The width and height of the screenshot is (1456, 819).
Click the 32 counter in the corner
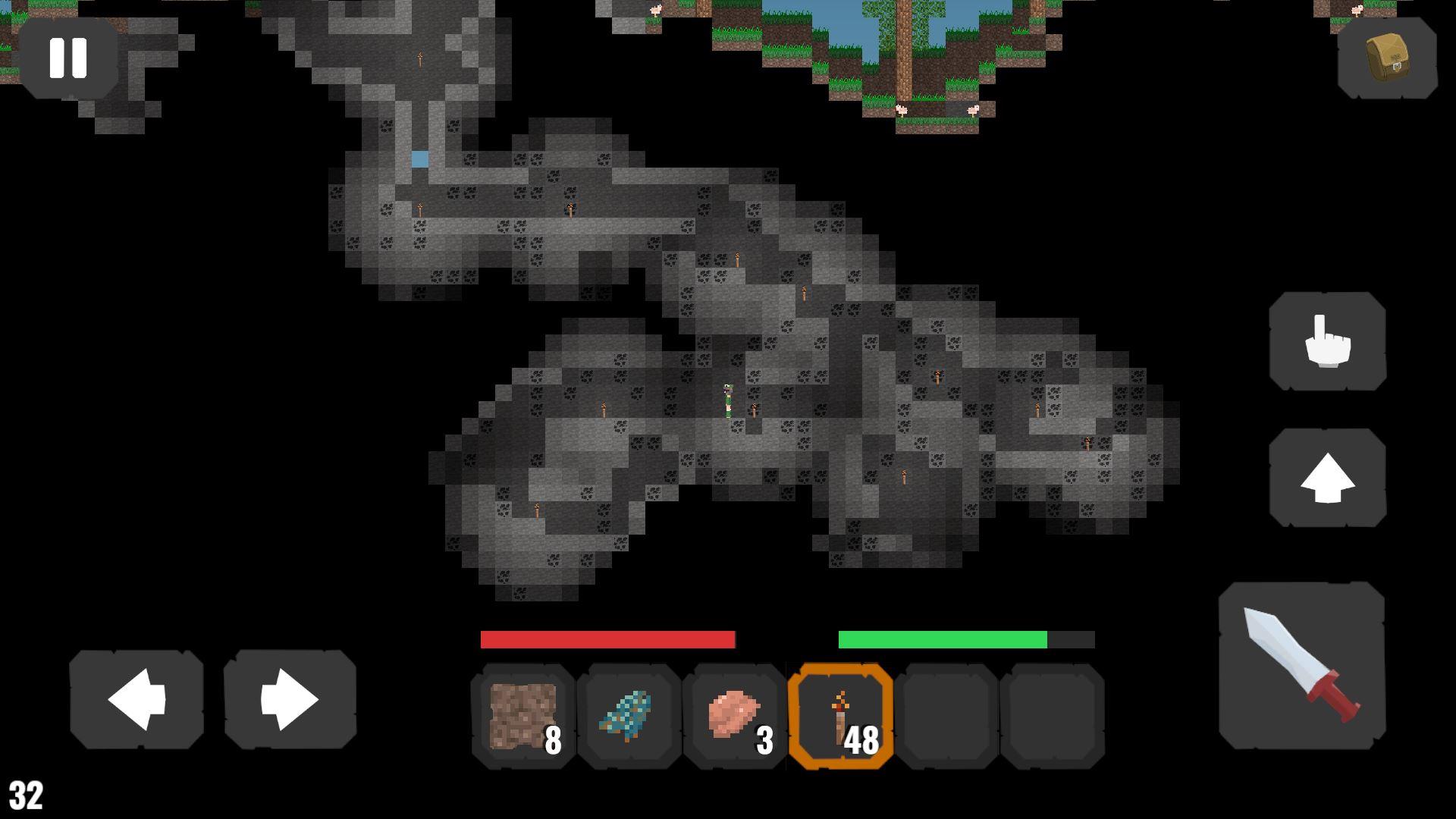coord(24,796)
